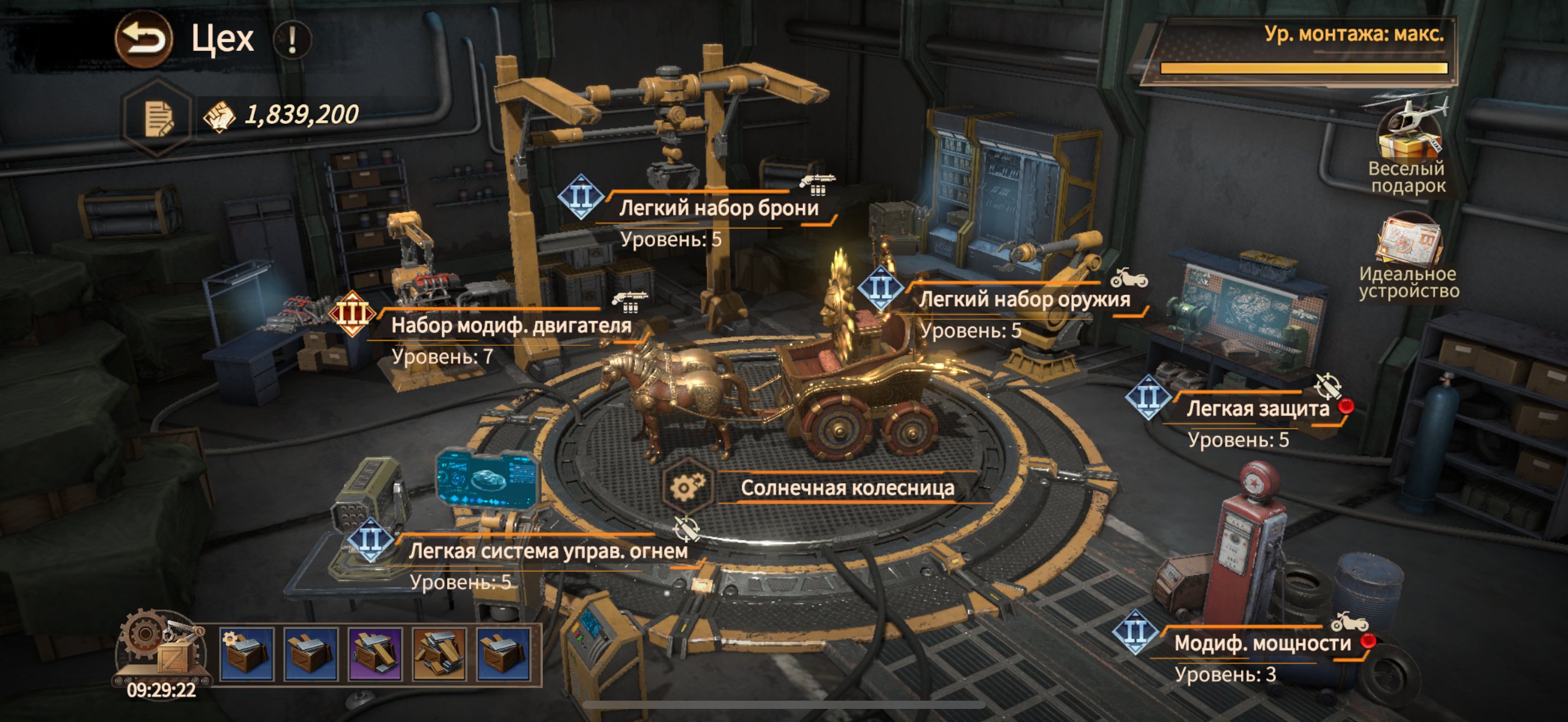
Task: Select the Набор модиф. двигателя part
Action: pyautogui.click(x=510, y=325)
